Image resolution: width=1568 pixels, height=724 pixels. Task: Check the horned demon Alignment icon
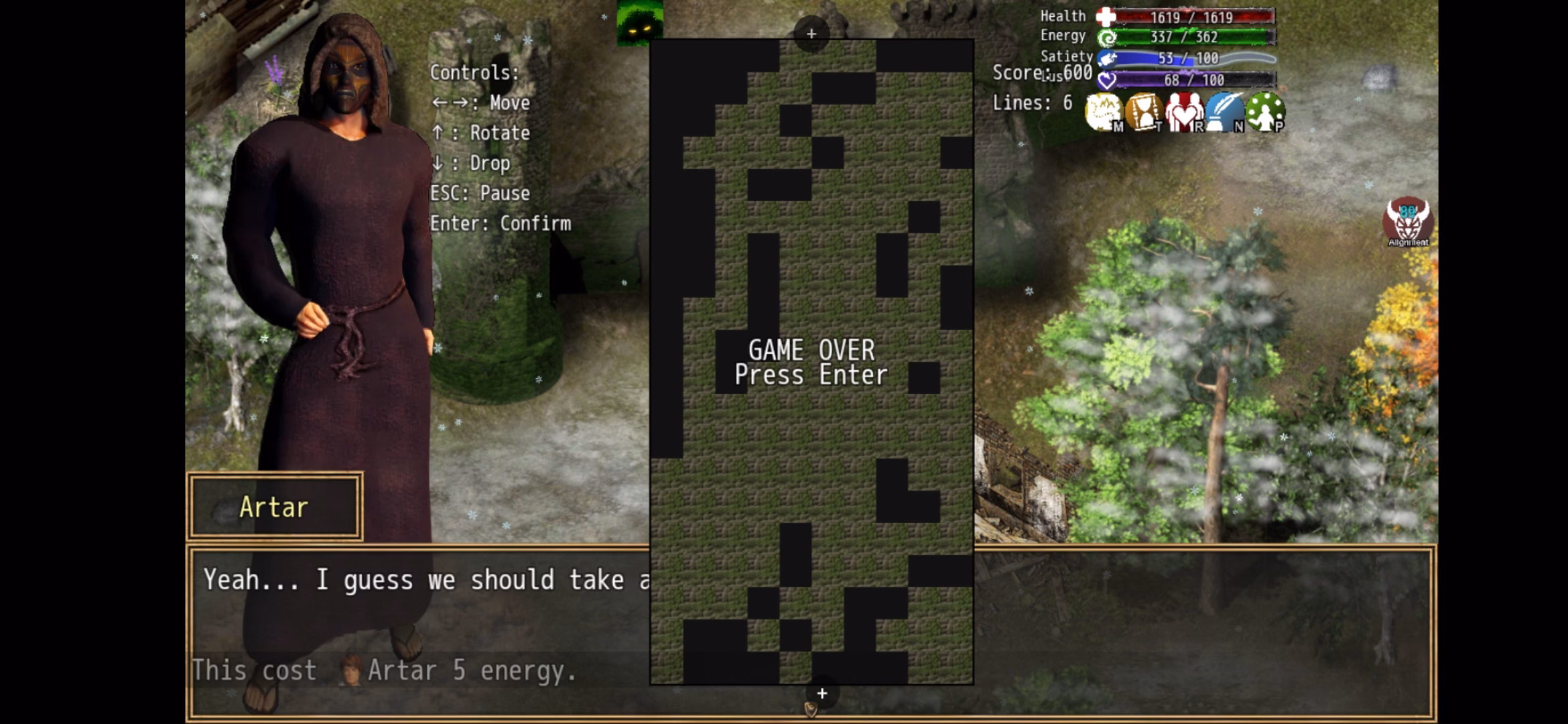click(x=1408, y=222)
